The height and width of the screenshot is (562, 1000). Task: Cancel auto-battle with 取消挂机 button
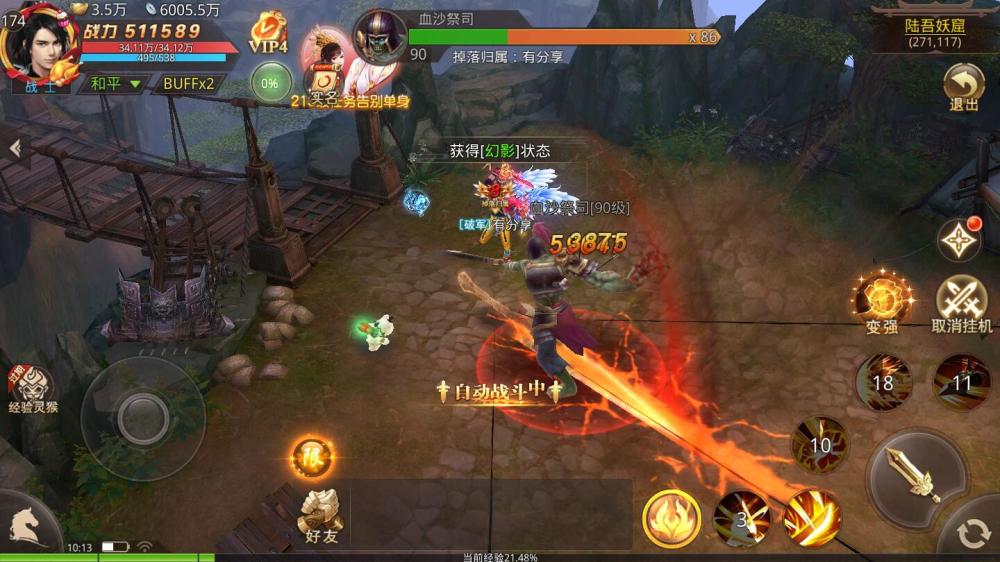click(x=961, y=302)
